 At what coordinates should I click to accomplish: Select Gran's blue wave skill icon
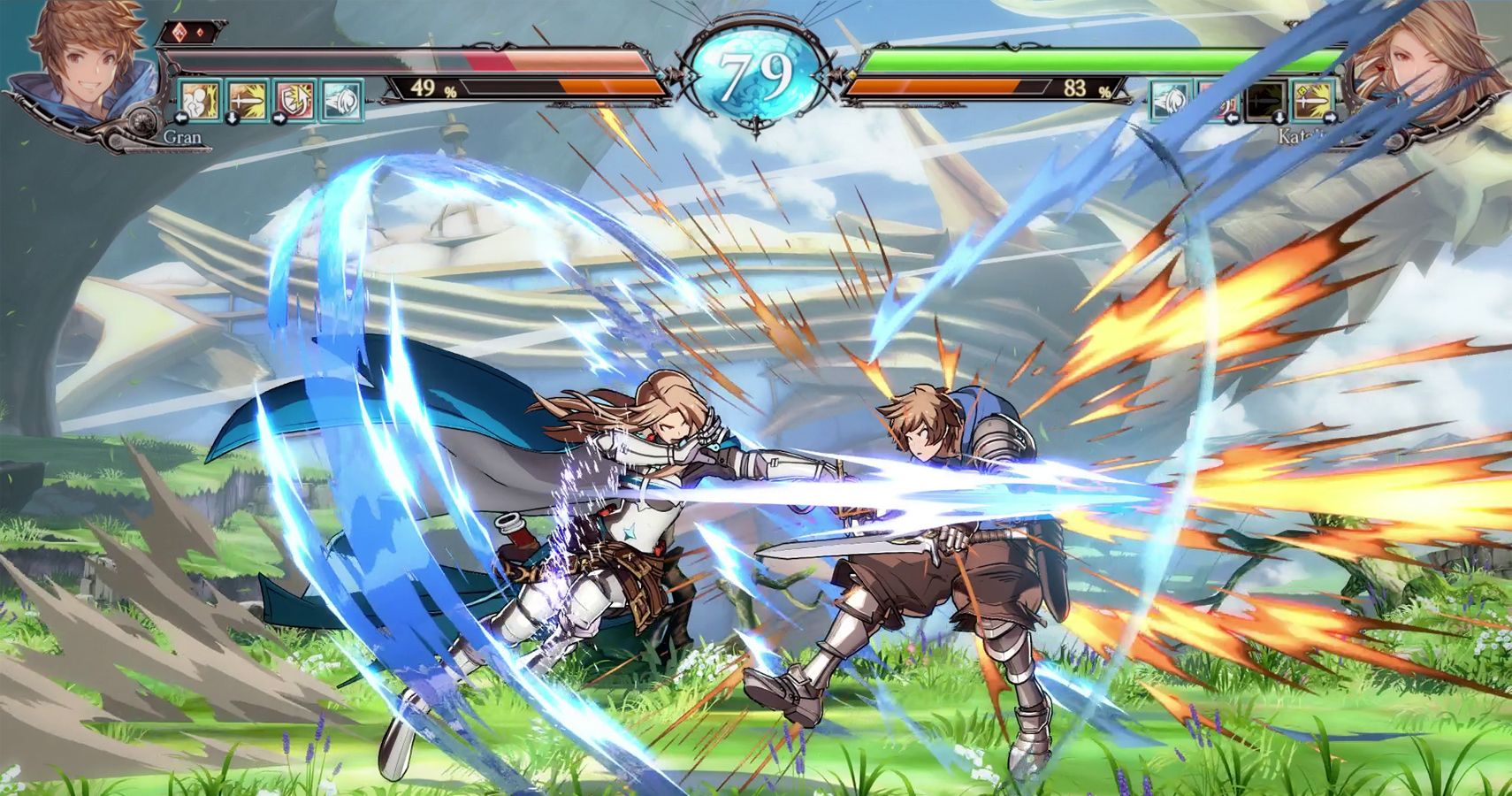click(342, 100)
